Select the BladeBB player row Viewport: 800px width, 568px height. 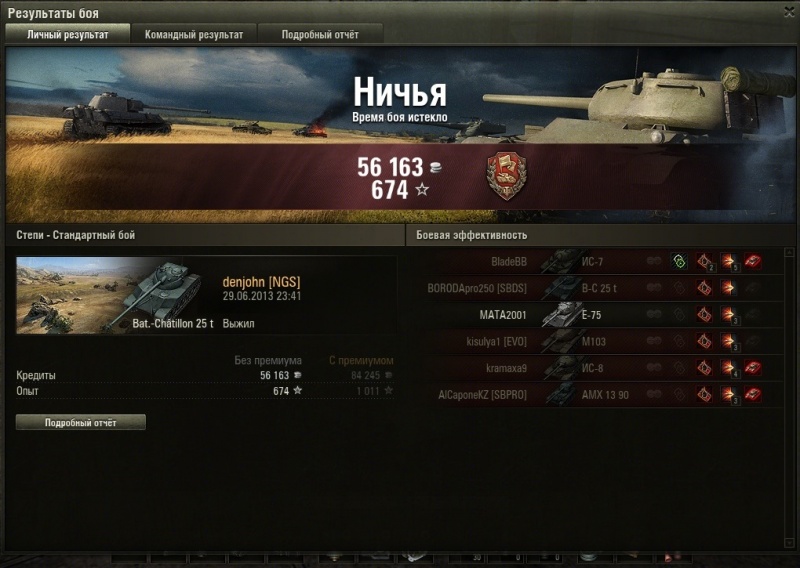(600, 262)
